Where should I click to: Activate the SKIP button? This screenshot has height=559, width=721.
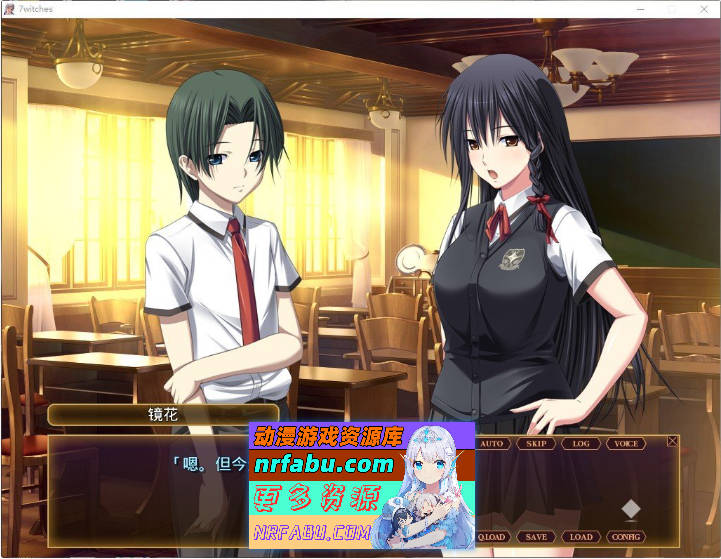(x=536, y=443)
